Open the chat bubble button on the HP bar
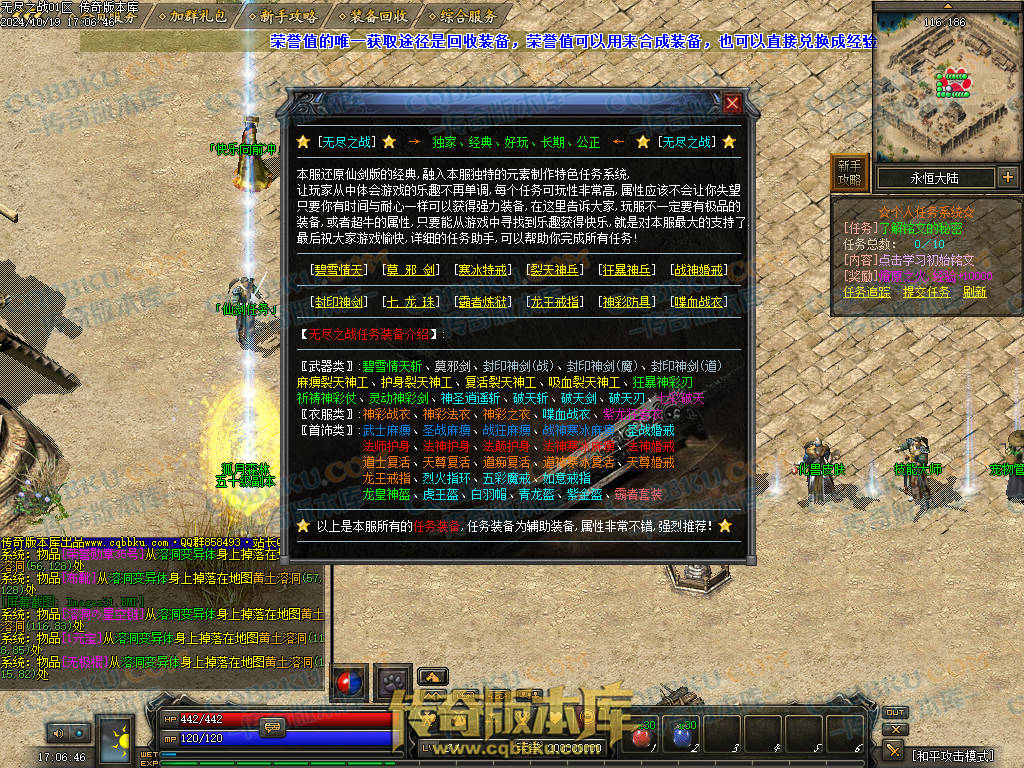This screenshot has width=1024, height=768. (271, 727)
